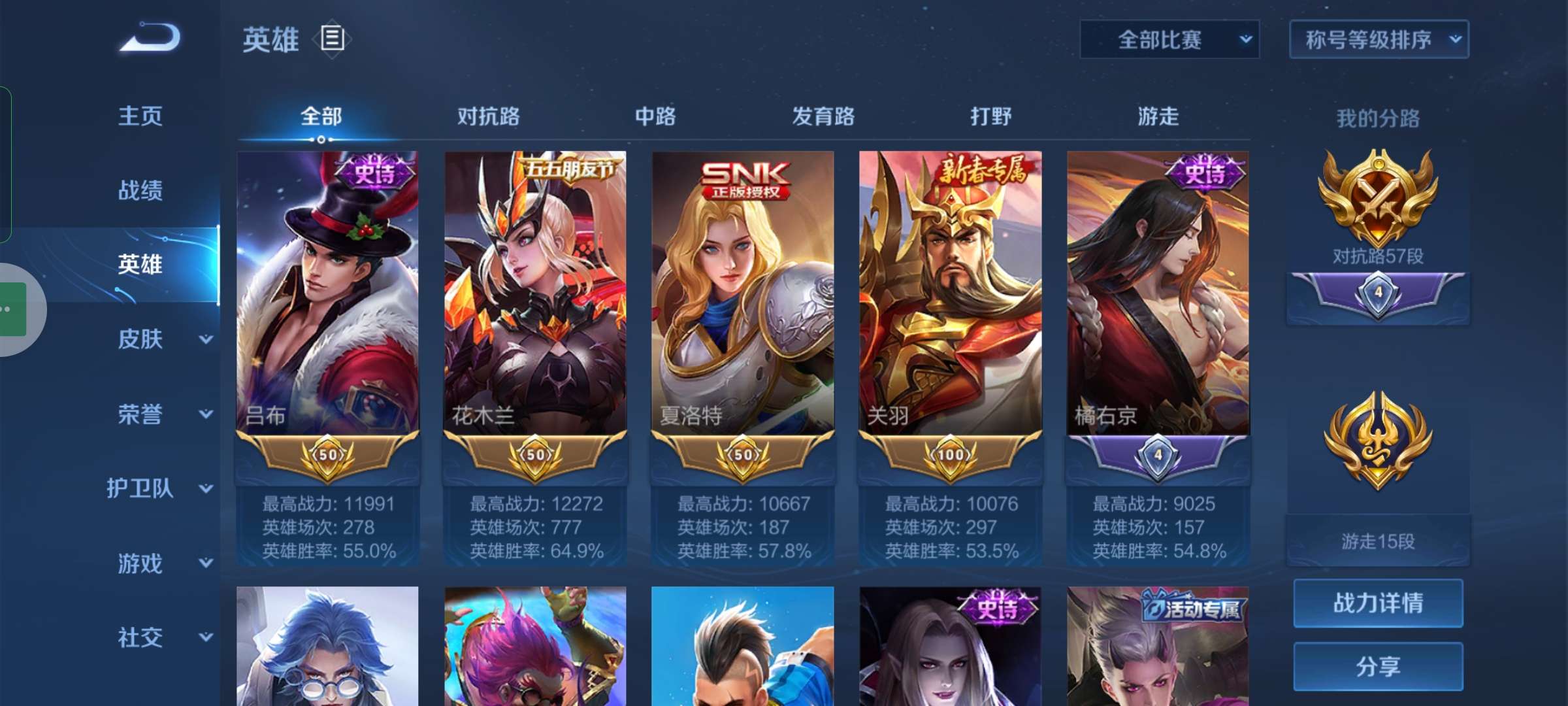
Task: Switch filter to 打野 heroes only
Action: [x=991, y=116]
